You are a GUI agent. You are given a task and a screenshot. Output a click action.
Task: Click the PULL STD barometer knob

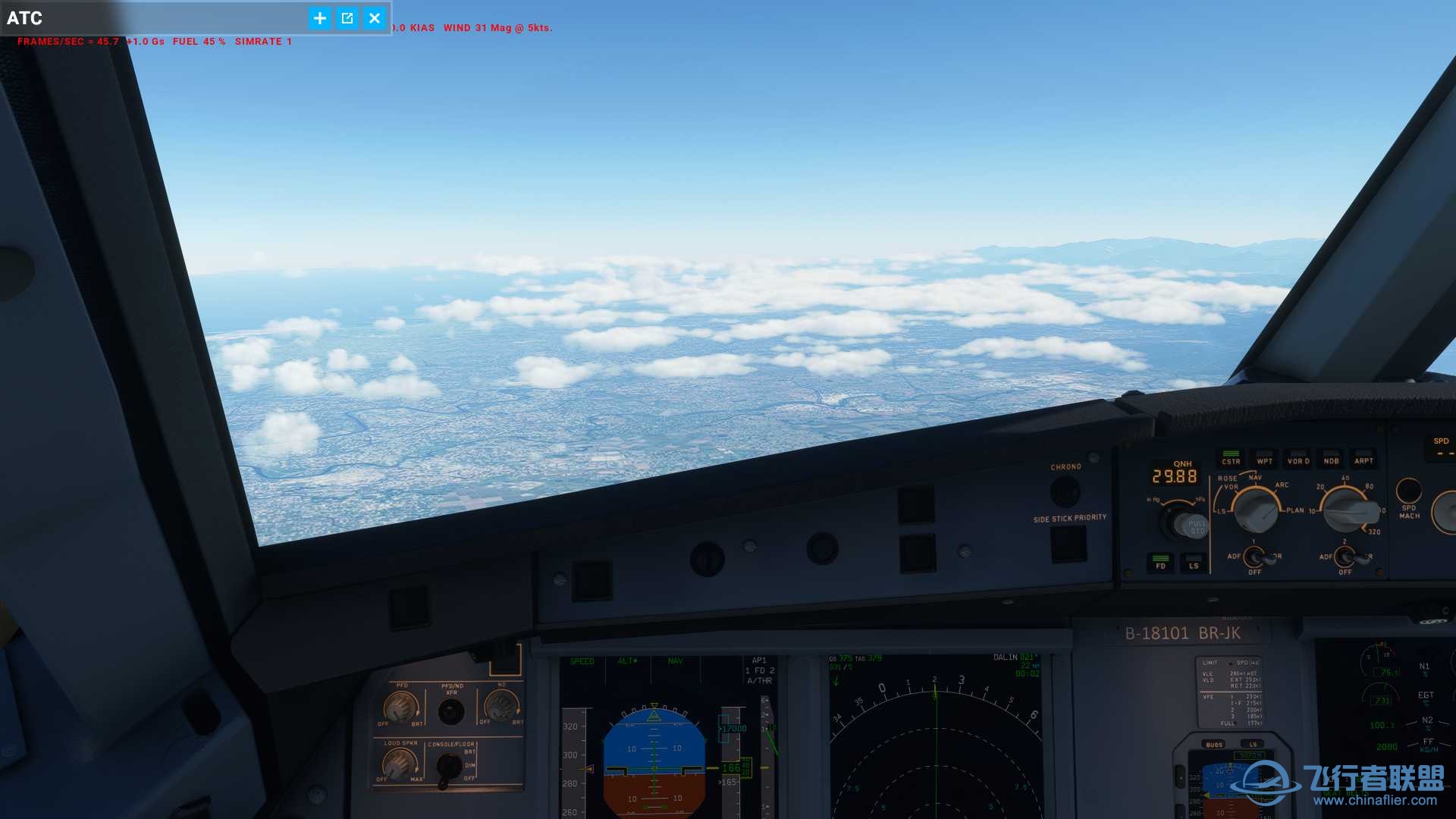coord(1187,524)
